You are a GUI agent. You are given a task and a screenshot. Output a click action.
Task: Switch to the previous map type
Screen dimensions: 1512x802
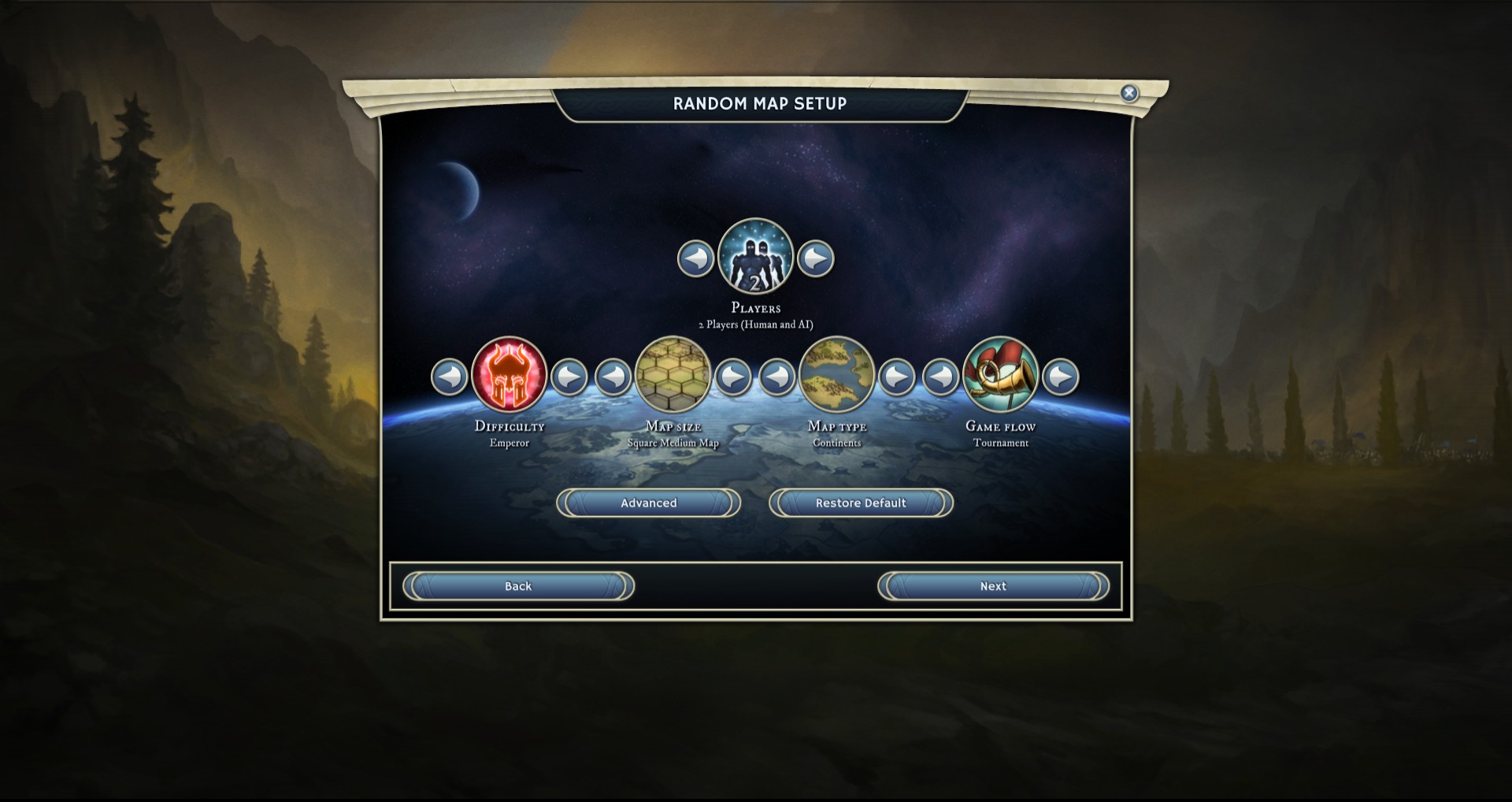click(777, 377)
